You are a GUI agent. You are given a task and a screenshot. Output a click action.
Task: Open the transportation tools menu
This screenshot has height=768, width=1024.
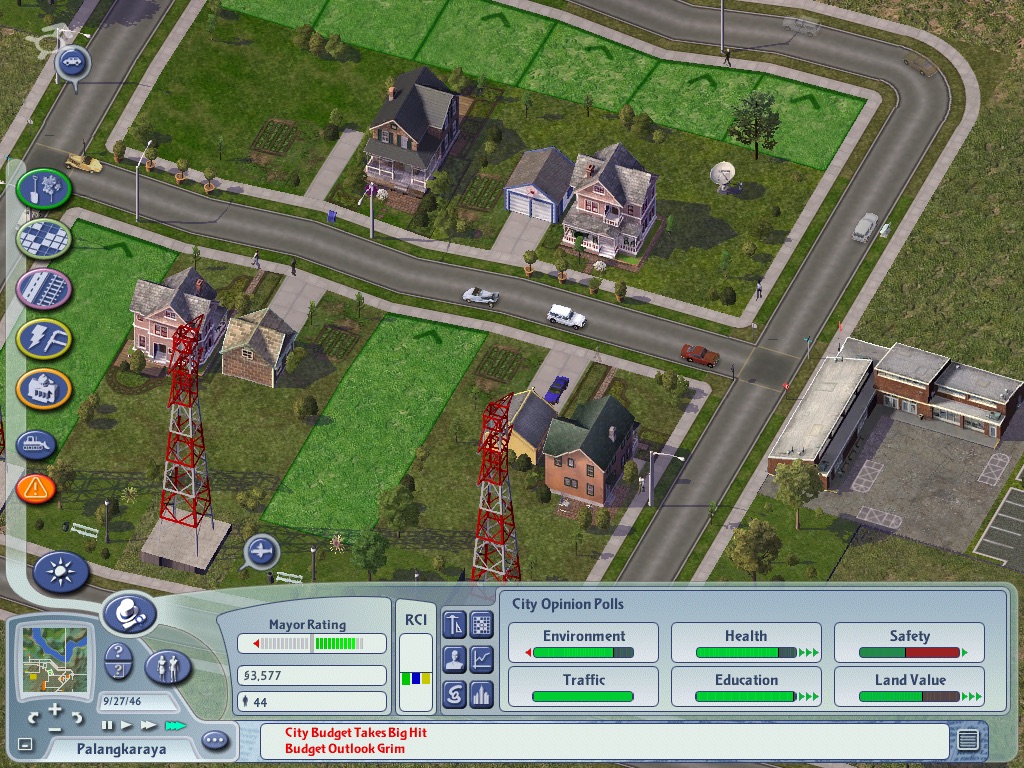point(44,289)
